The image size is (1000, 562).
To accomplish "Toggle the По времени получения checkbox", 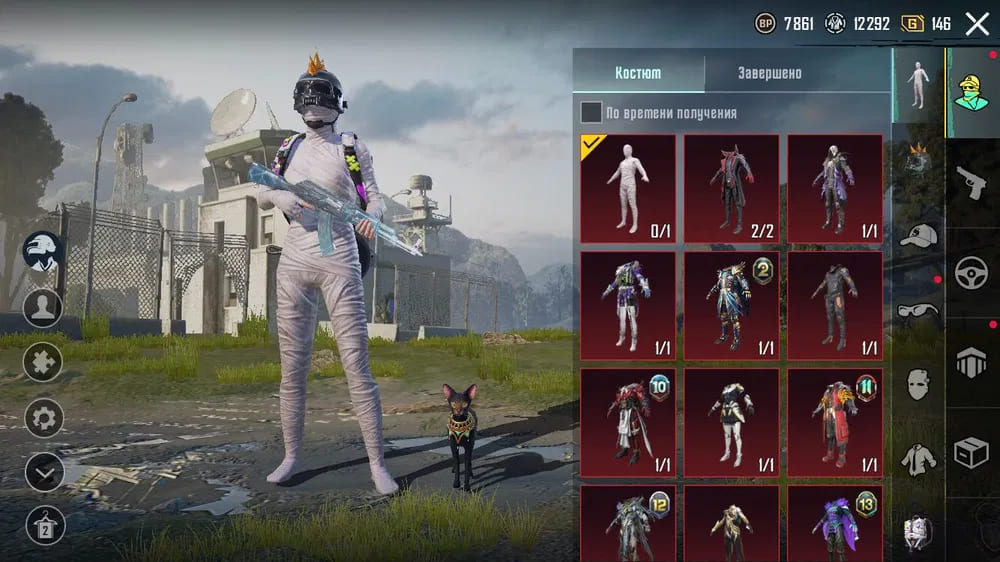I will [592, 113].
